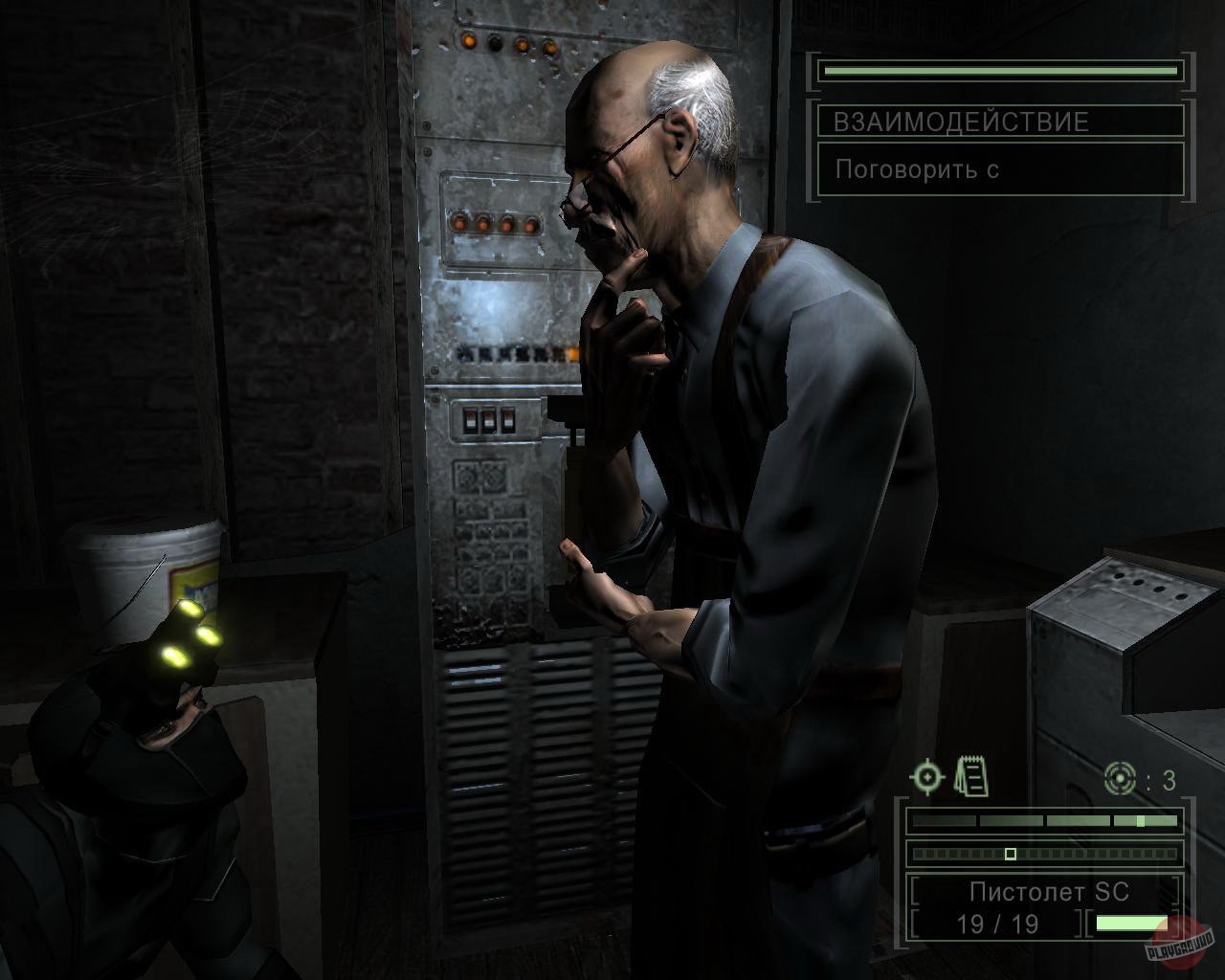The height and width of the screenshot is (980, 1225).
Task: Select the crosshair reticle icon
Action: click(926, 778)
